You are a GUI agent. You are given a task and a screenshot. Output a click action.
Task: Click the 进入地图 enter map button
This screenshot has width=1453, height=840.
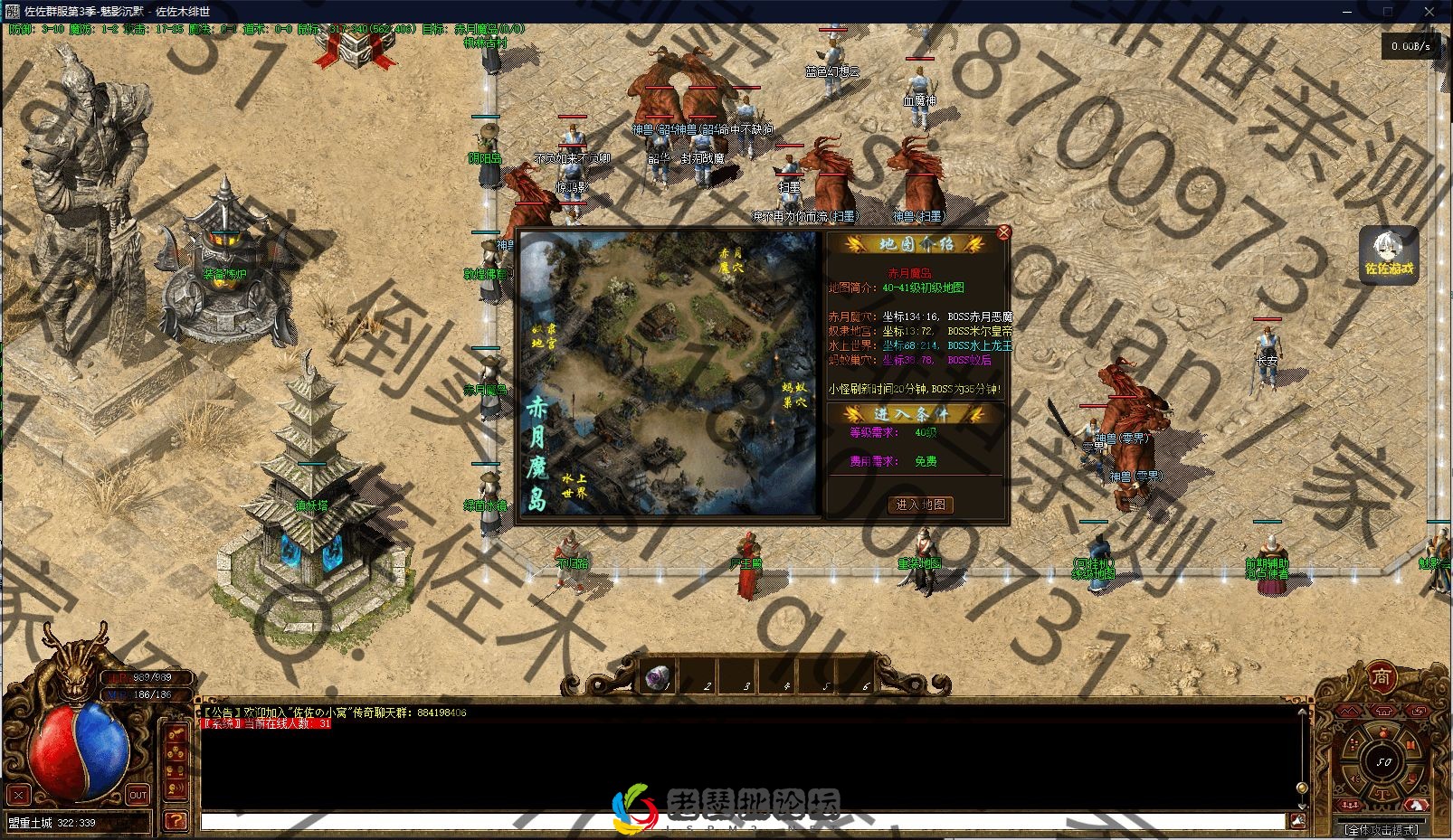[919, 505]
